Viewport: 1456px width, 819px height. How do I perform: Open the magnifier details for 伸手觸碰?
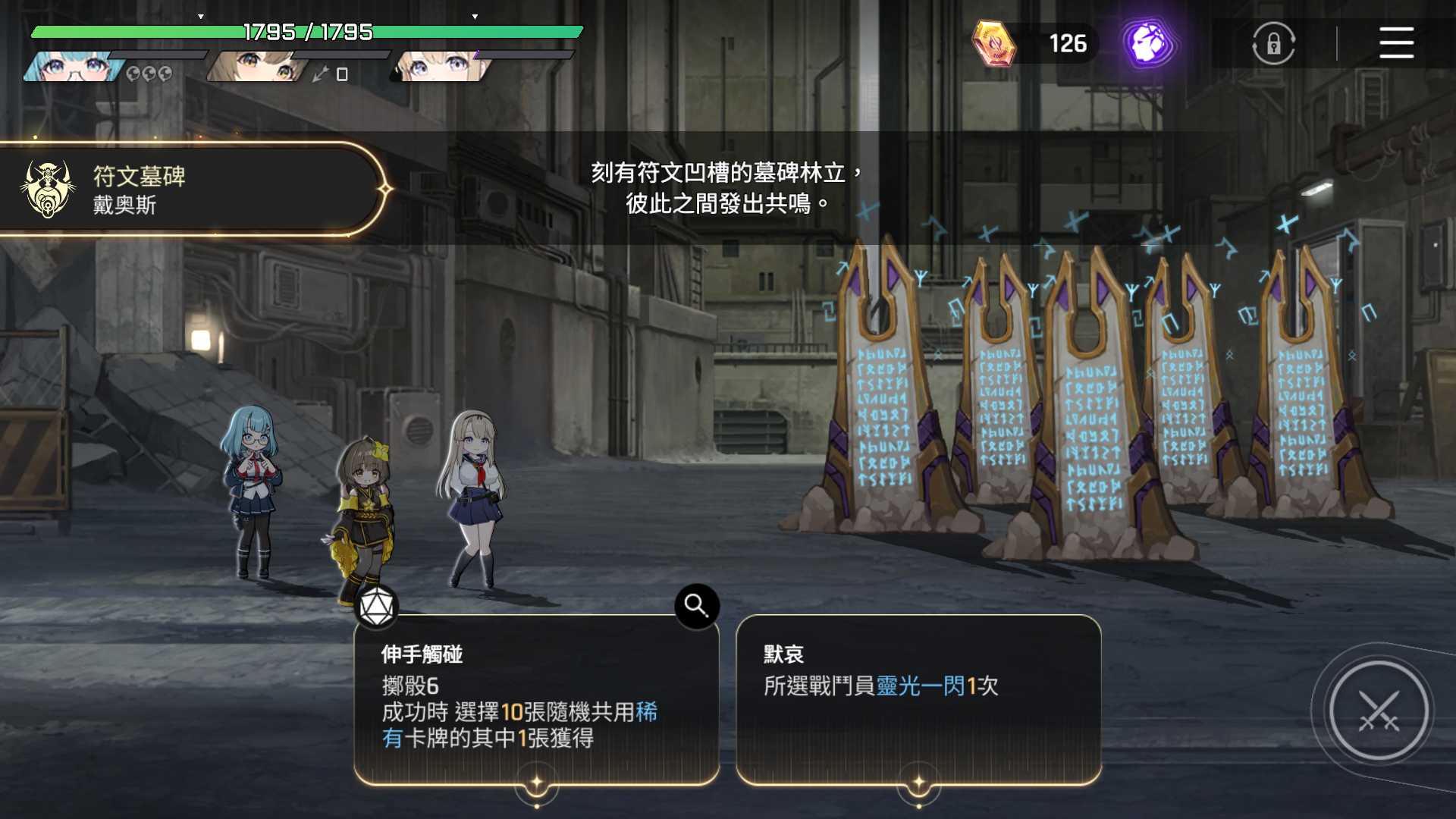[696, 605]
